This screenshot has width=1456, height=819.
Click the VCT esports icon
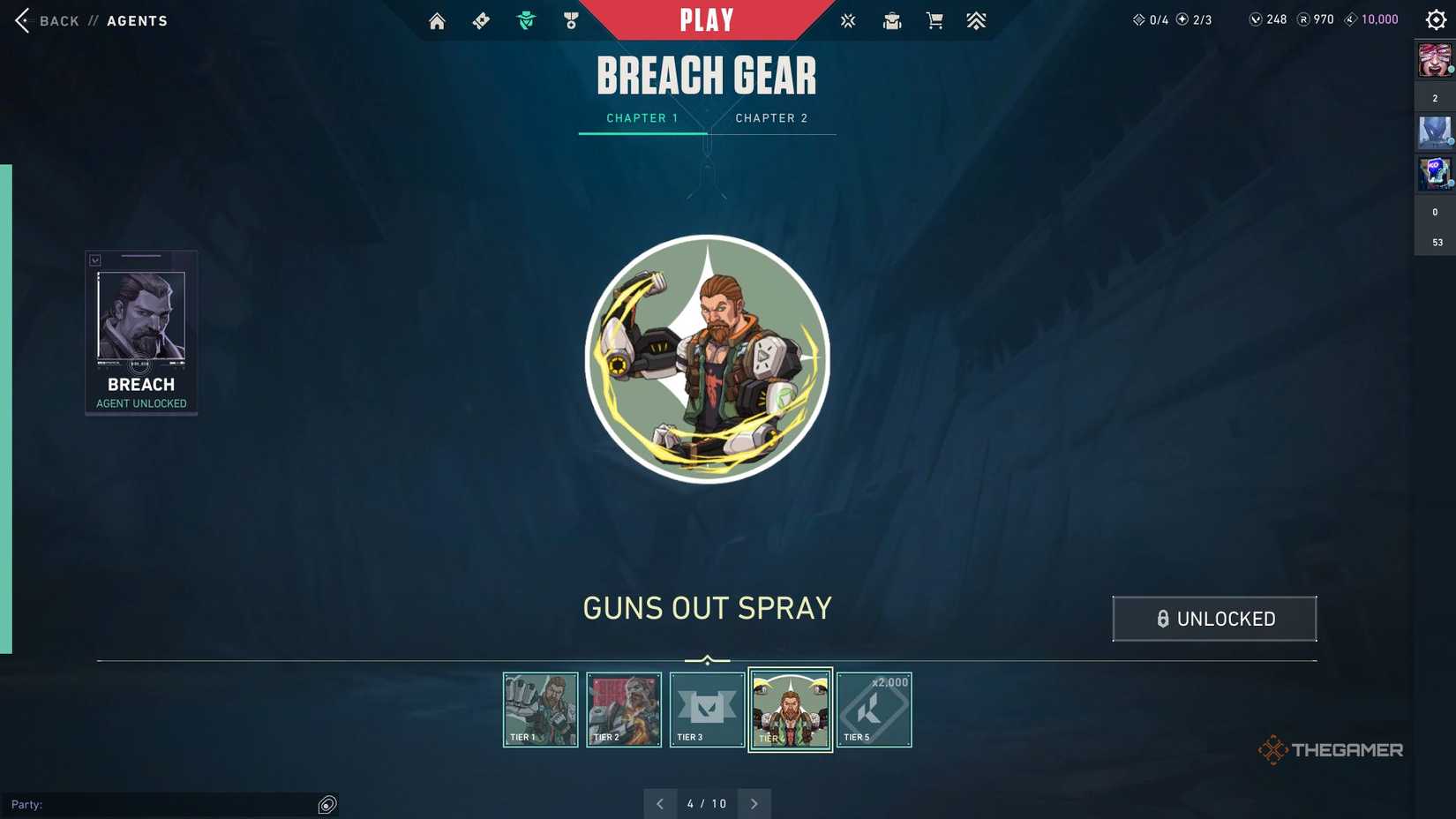pos(847,20)
